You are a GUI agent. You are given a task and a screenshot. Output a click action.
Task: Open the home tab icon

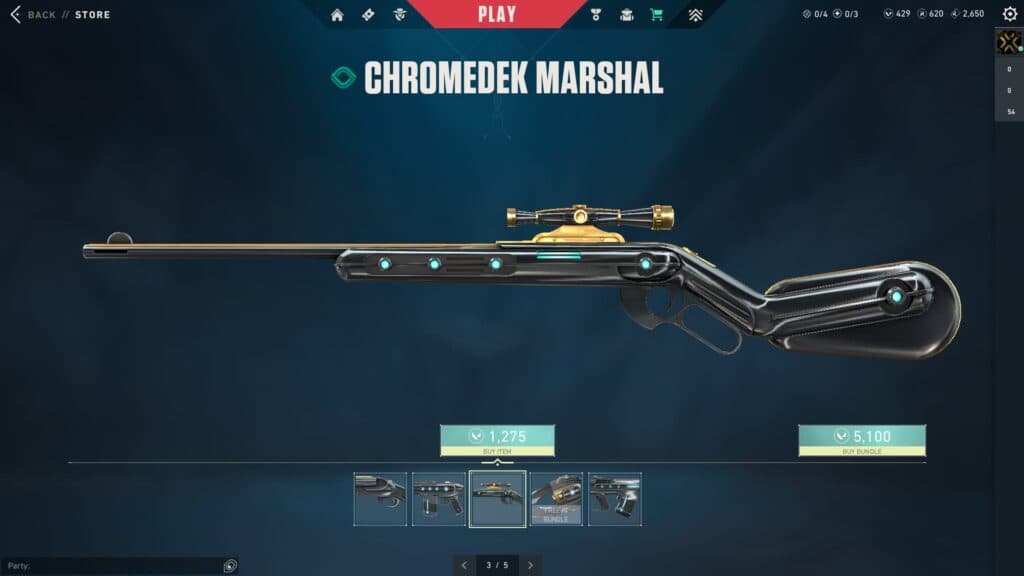[x=337, y=15]
